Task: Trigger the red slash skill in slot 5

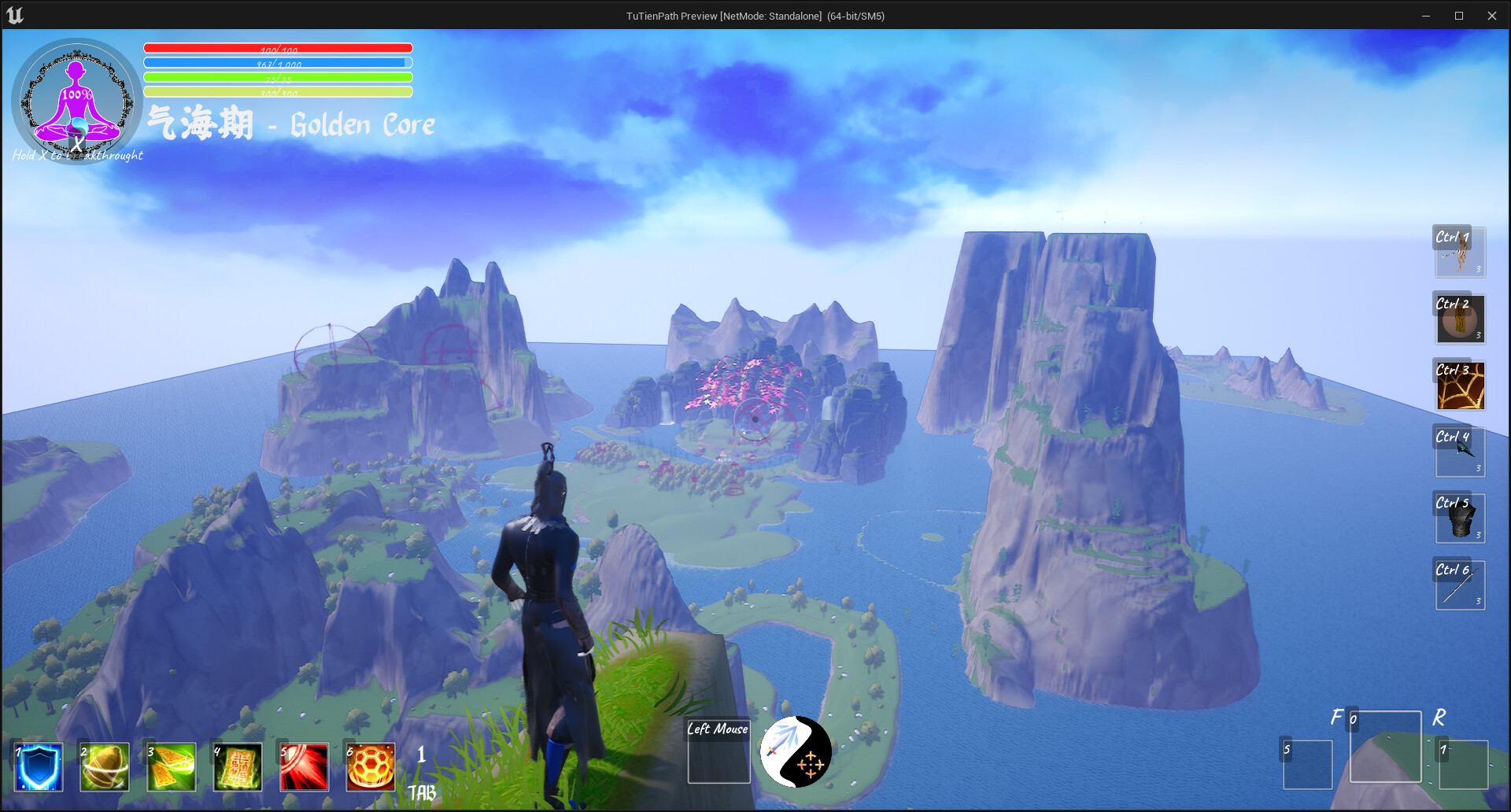Action: click(304, 767)
